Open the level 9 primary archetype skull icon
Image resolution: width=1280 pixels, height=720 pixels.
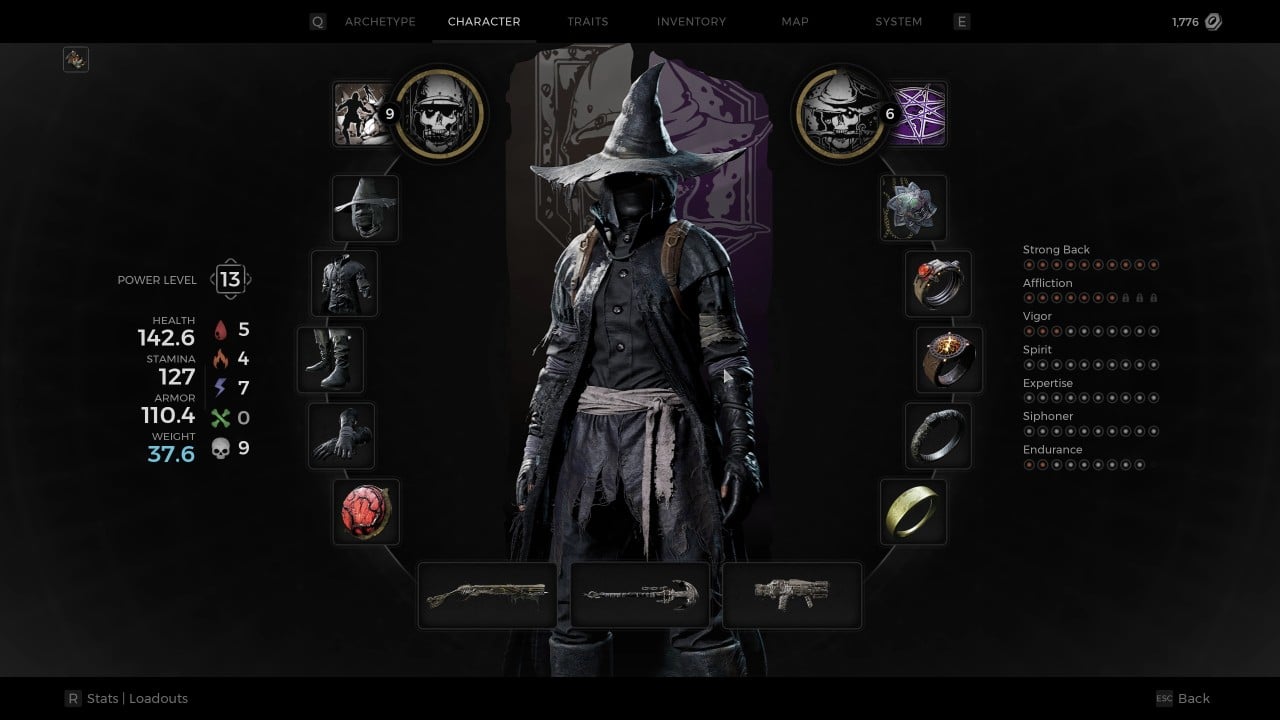440,113
